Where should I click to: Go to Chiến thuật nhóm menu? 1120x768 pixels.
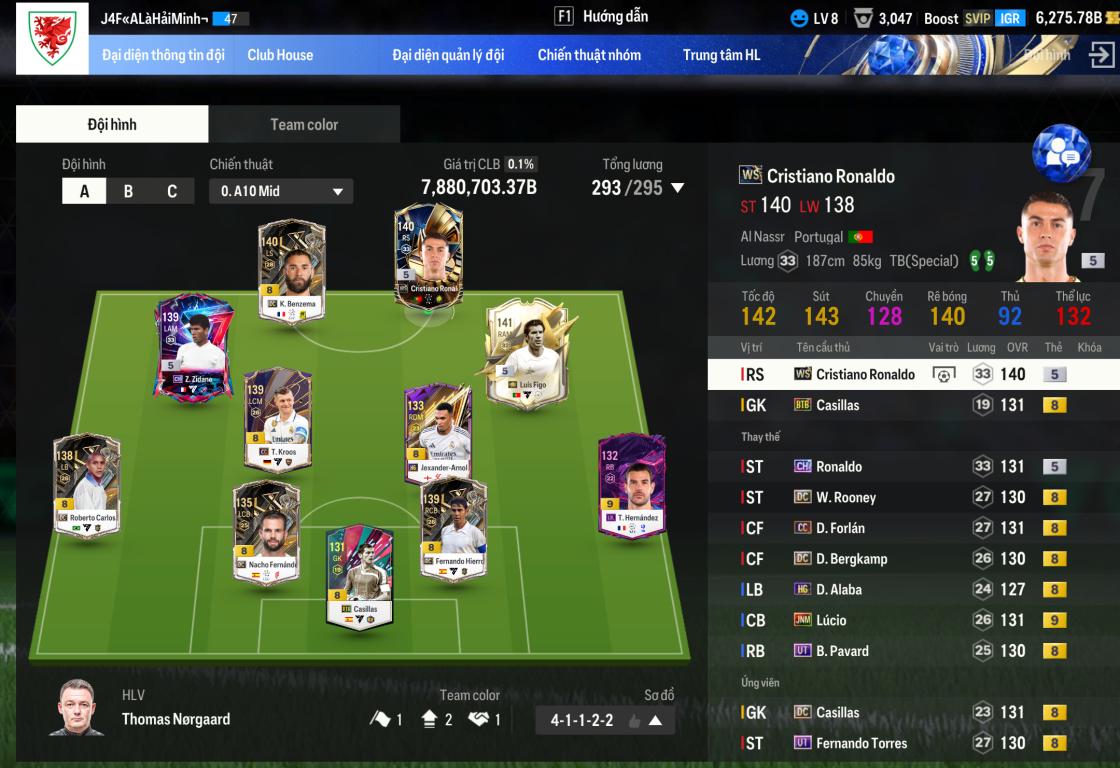click(589, 55)
